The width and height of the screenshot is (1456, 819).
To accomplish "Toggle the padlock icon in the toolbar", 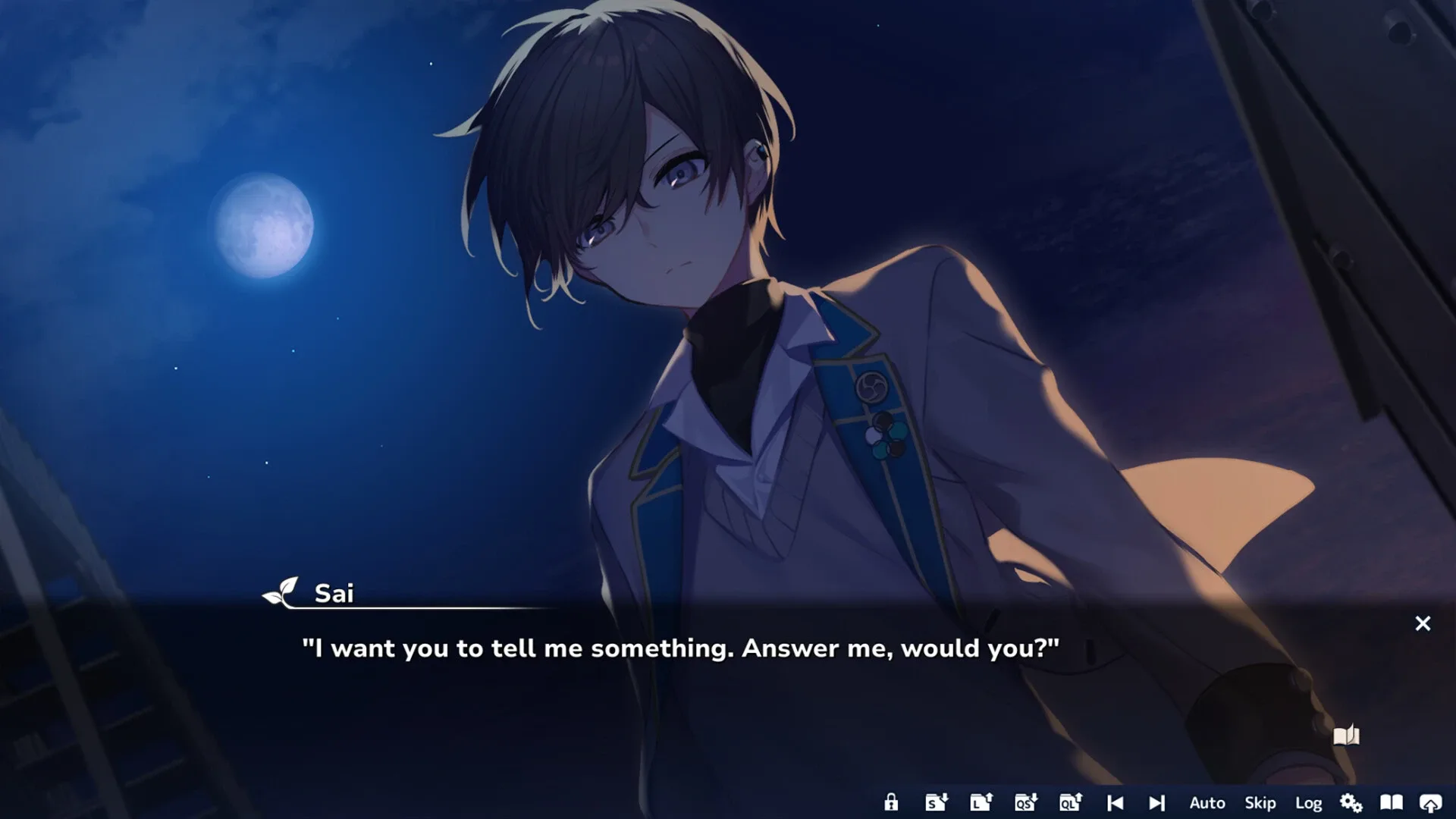I will (891, 802).
